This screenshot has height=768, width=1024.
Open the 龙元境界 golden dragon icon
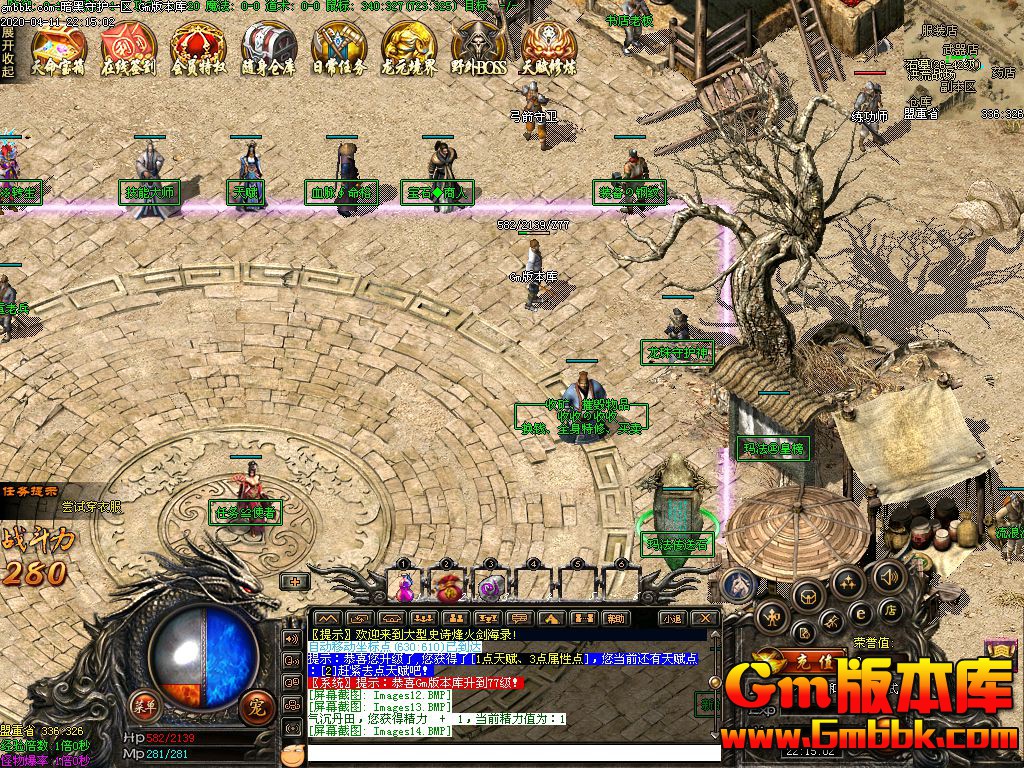pos(409,48)
